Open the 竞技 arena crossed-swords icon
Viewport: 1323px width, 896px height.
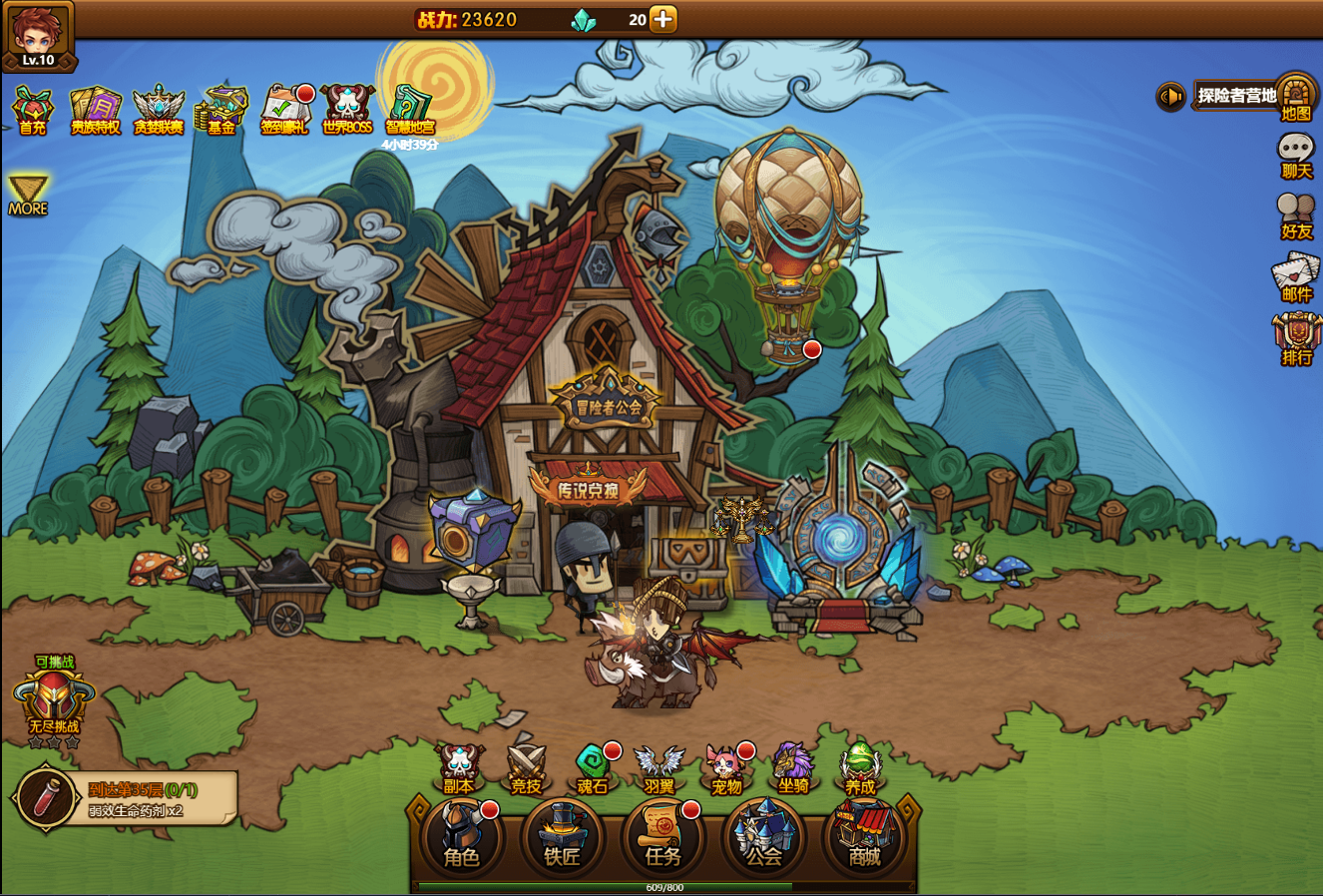[x=526, y=767]
